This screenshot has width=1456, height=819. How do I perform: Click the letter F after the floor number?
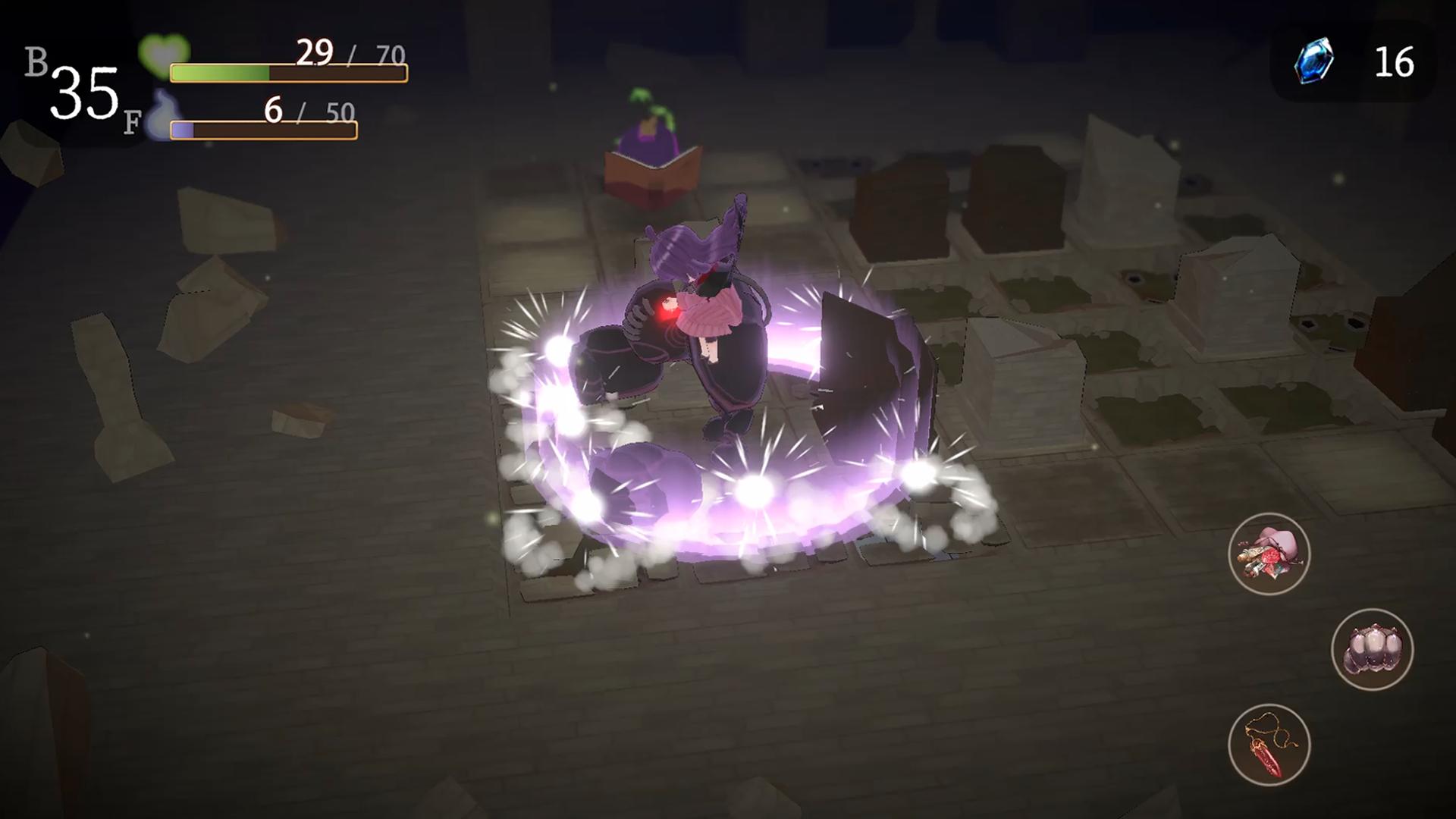point(130,118)
